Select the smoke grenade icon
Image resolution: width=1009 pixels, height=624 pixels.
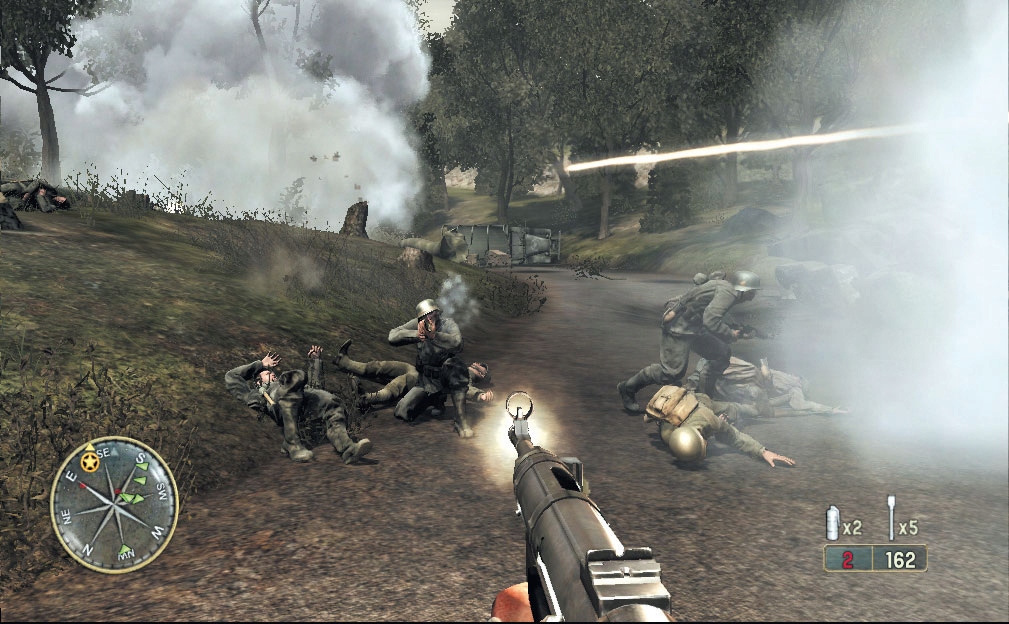point(832,523)
